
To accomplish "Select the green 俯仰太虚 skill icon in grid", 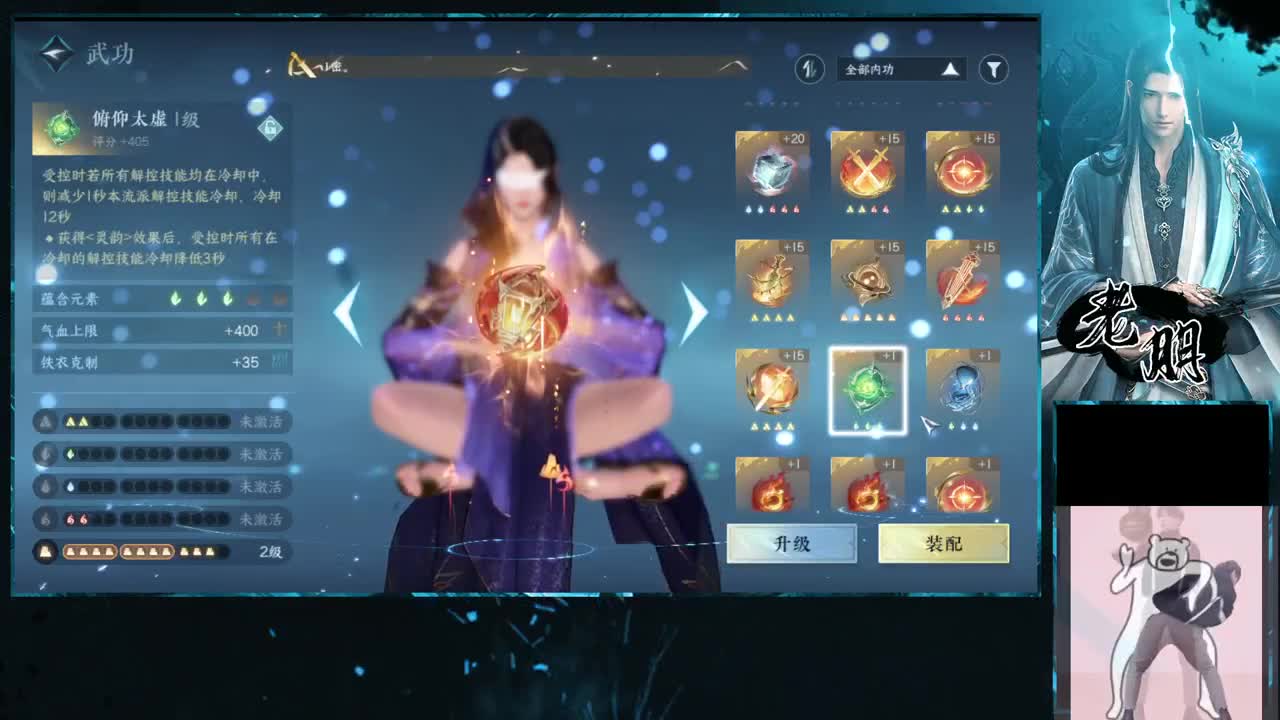I will 866,386.
